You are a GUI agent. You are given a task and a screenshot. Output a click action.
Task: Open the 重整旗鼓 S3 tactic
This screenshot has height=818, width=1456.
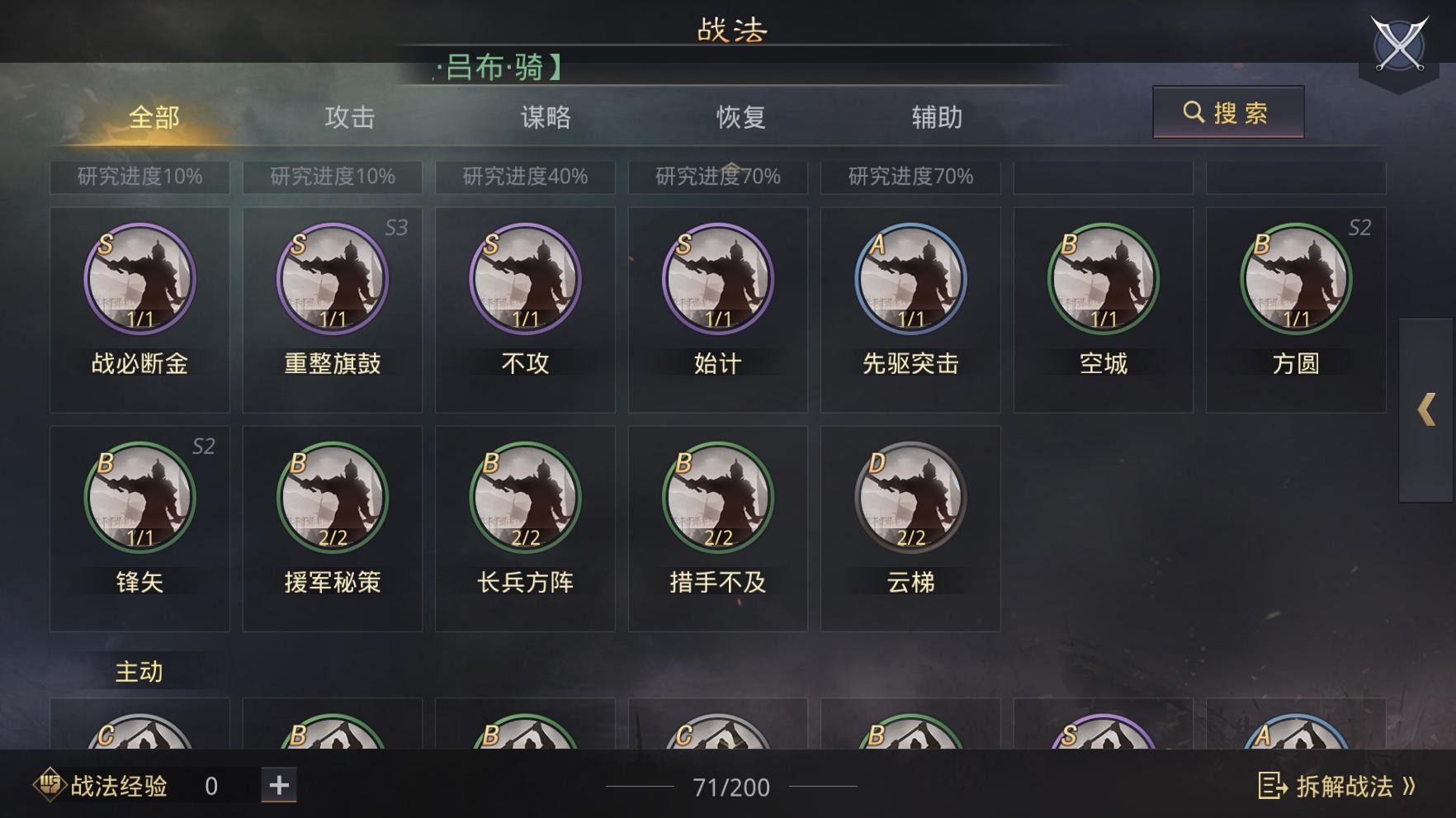click(x=331, y=279)
